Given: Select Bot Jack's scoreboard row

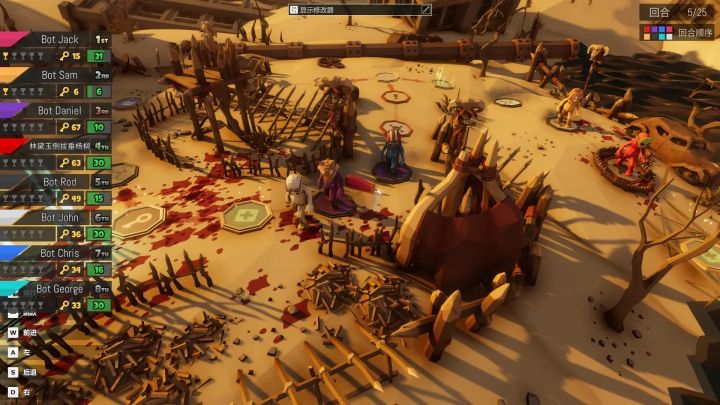Looking at the screenshot, I should 58,47.
